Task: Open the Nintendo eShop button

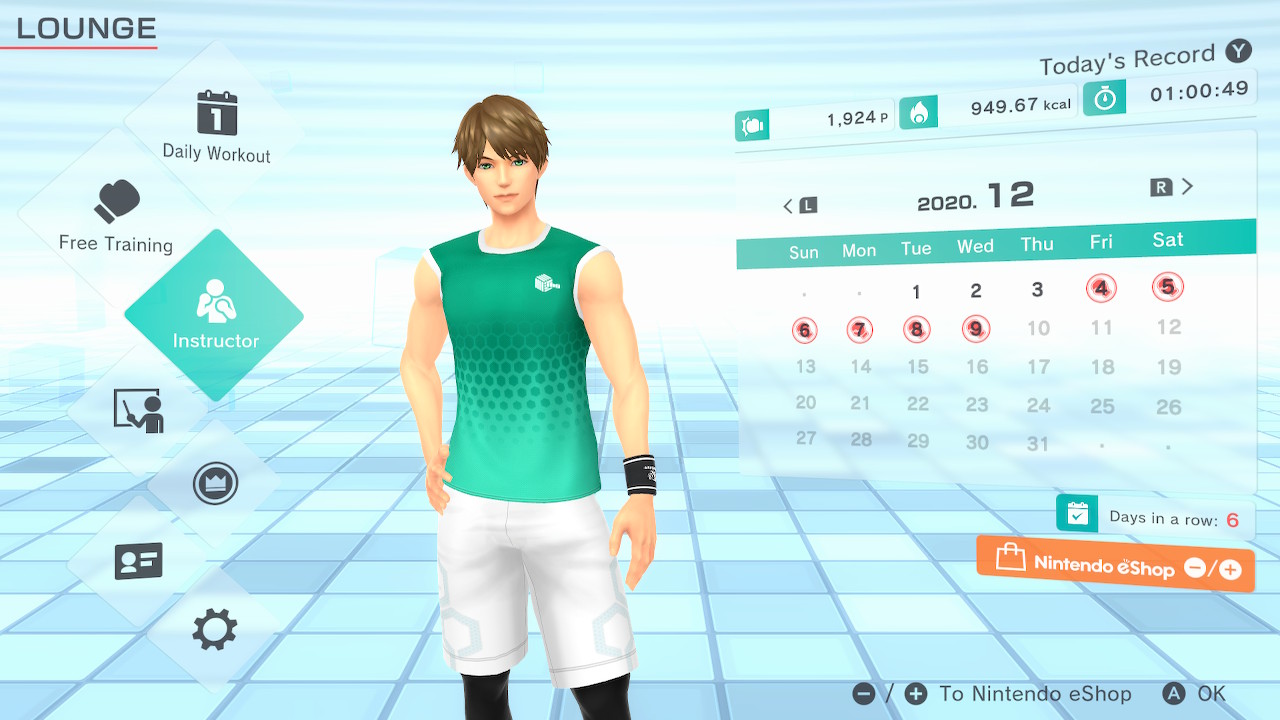Action: click(1115, 566)
